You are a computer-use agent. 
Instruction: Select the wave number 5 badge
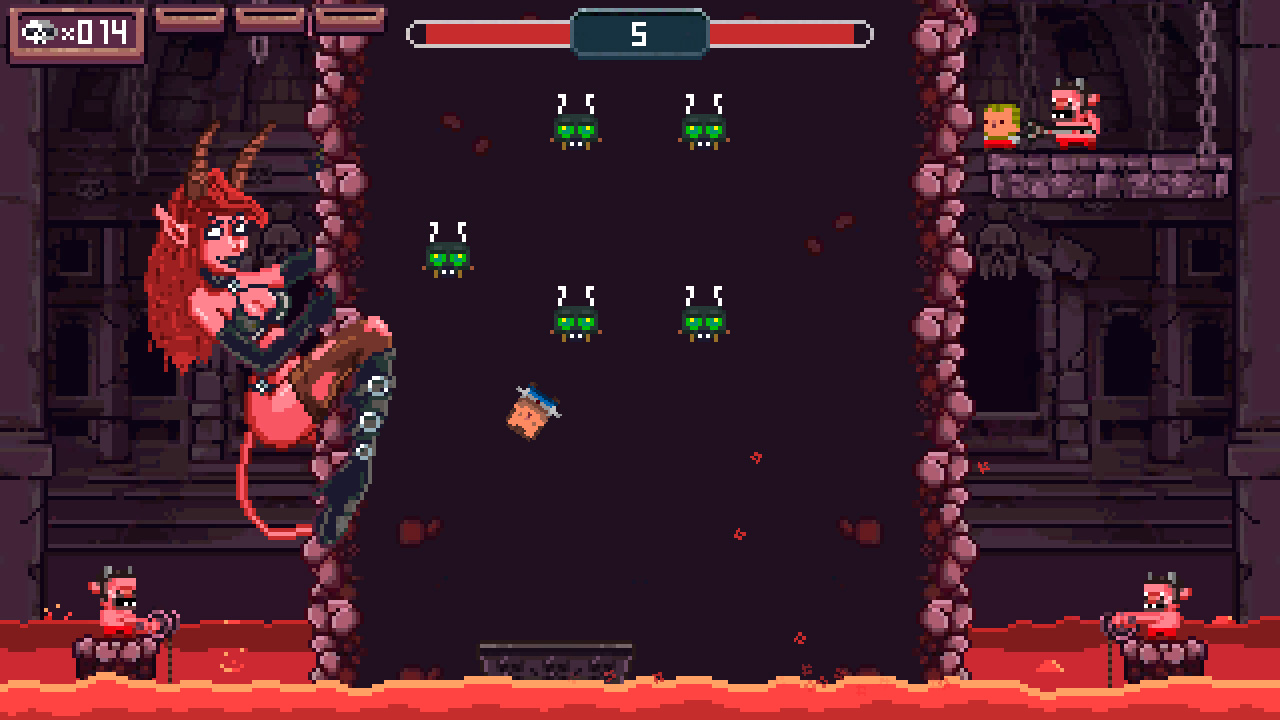click(x=640, y=31)
